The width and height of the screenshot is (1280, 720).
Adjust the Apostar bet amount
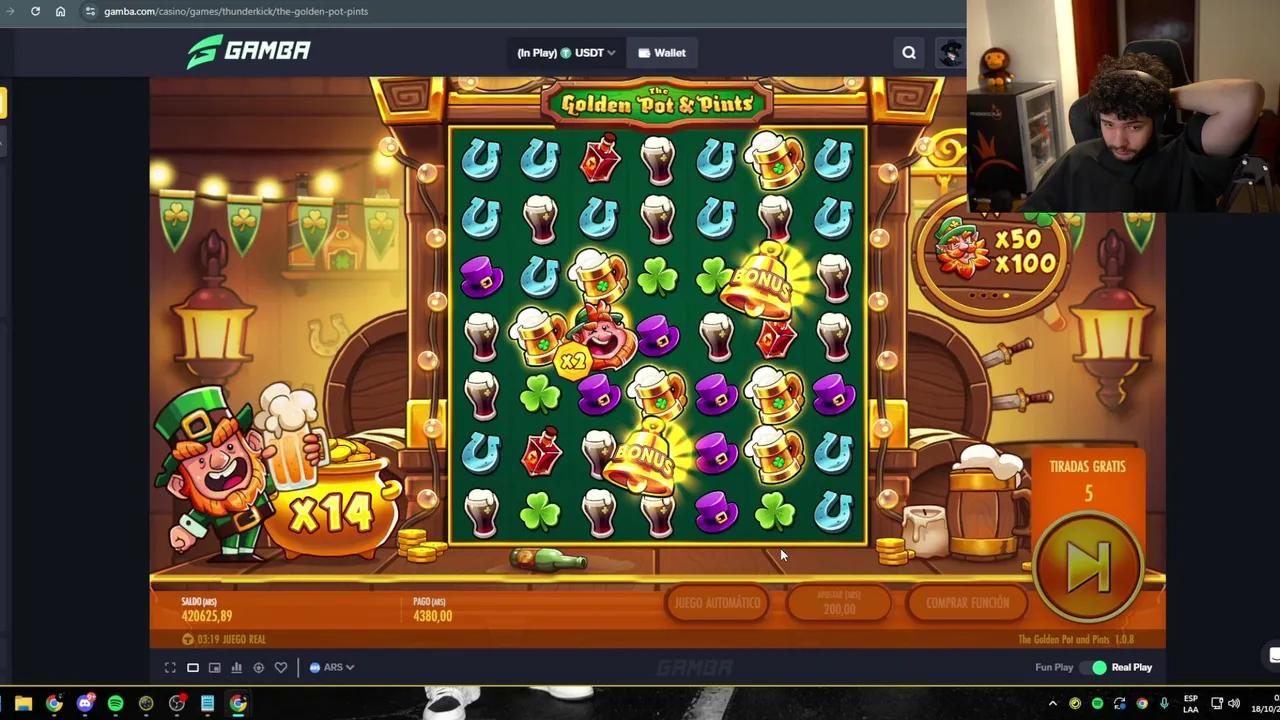(x=839, y=602)
